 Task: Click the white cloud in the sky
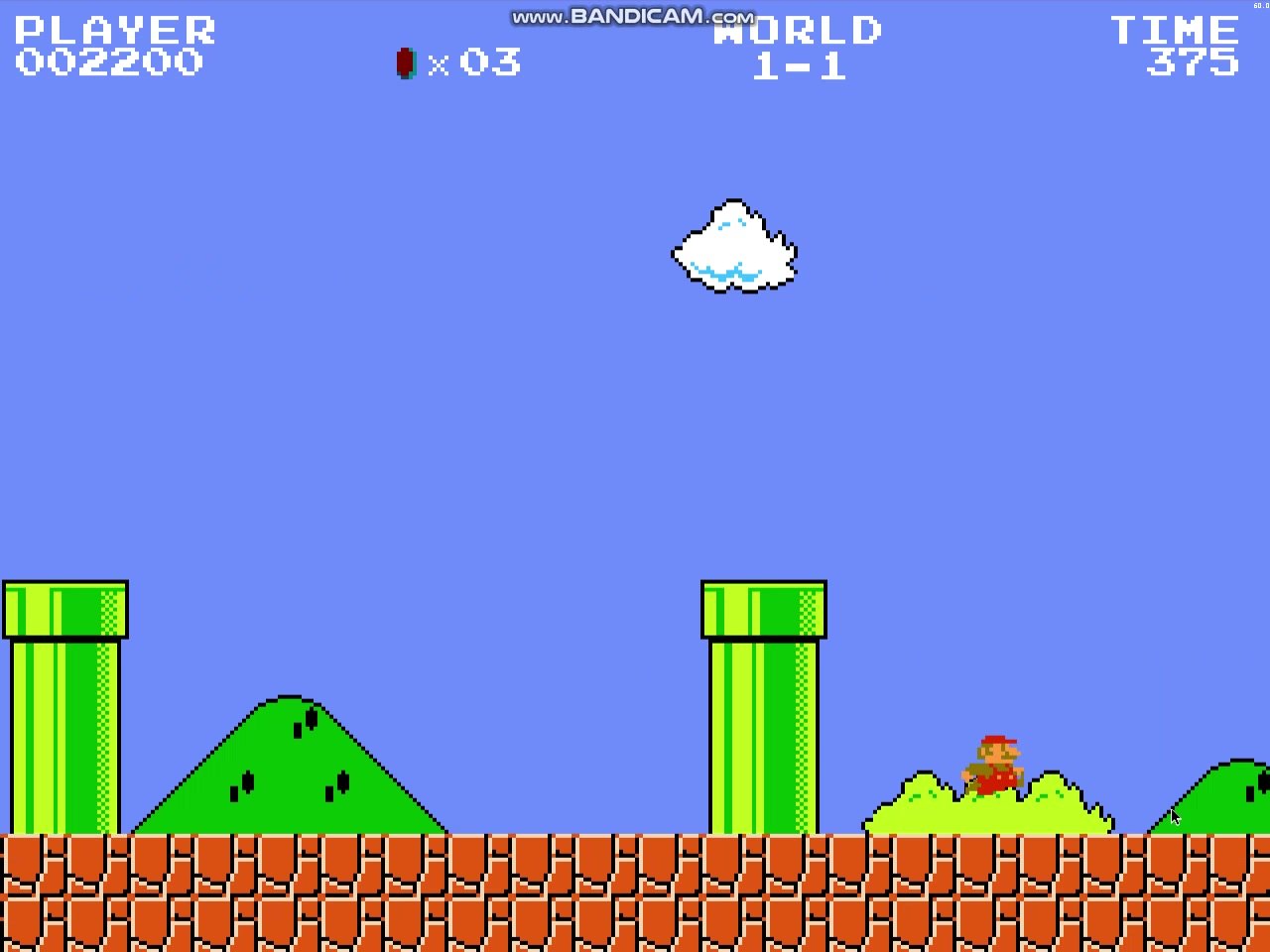coord(732,248)
